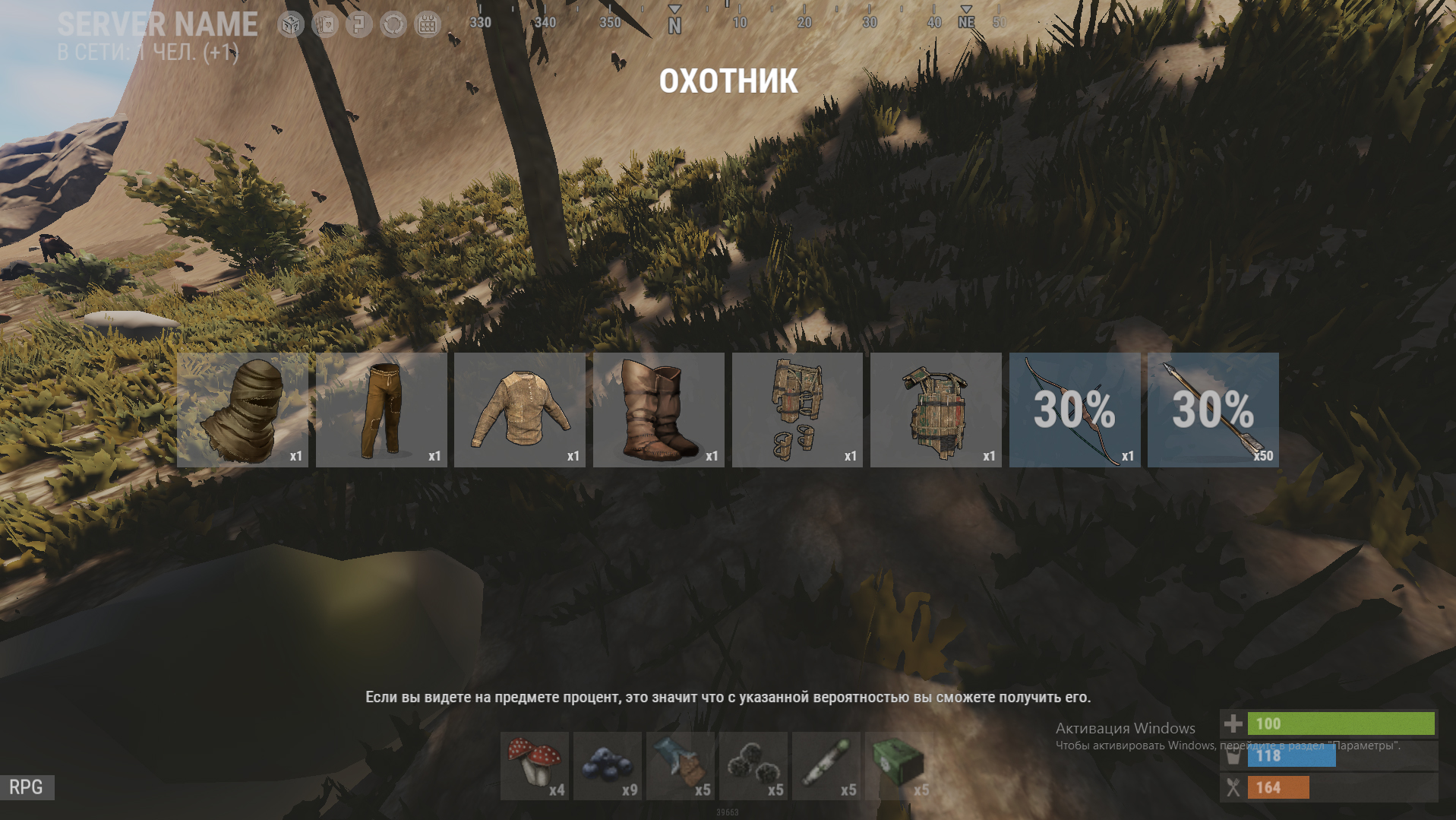Select the green box hotbar slot
The height and width of the screenshot is (820, 1456).
click(x=899, y=765)
